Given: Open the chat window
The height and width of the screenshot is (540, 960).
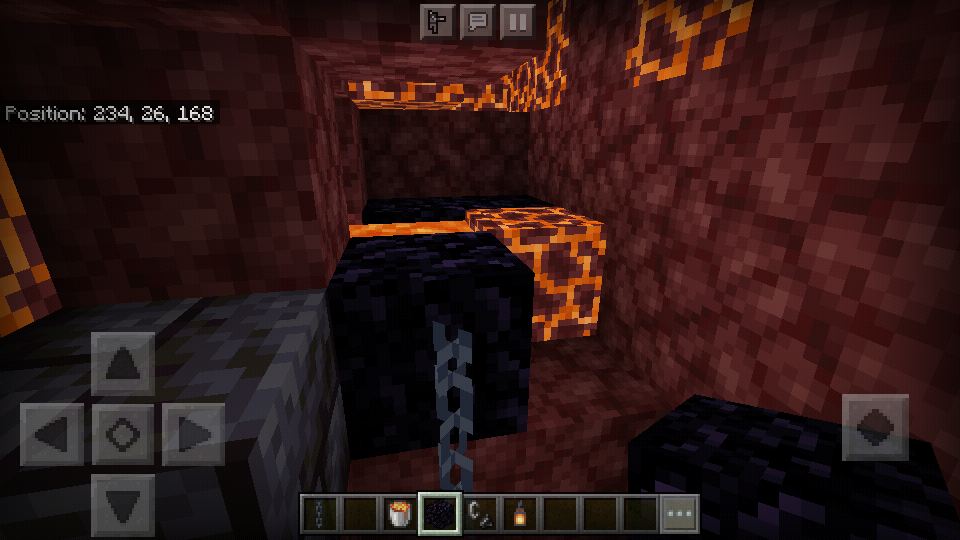Looking at the screenshot, I should tap(478, 21).
